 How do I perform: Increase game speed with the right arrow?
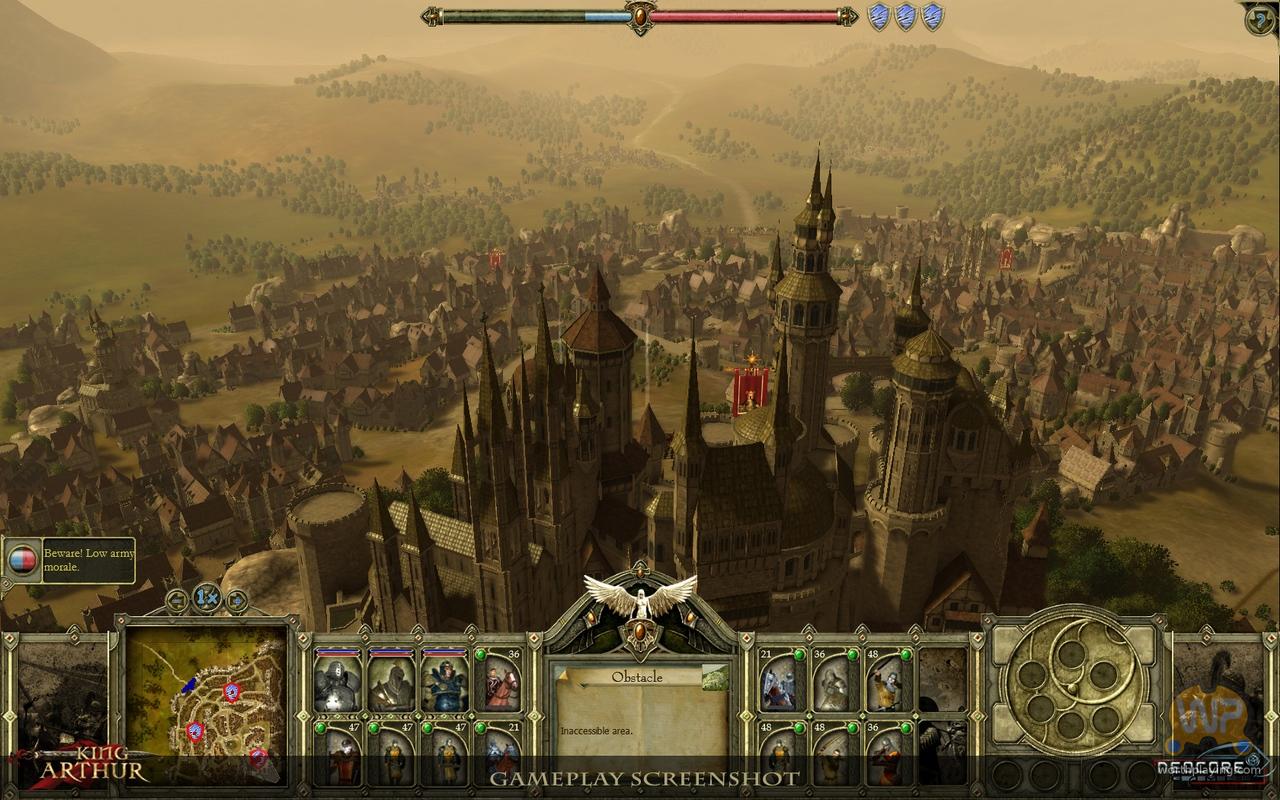pyautogui.click(x=236, y=600)
